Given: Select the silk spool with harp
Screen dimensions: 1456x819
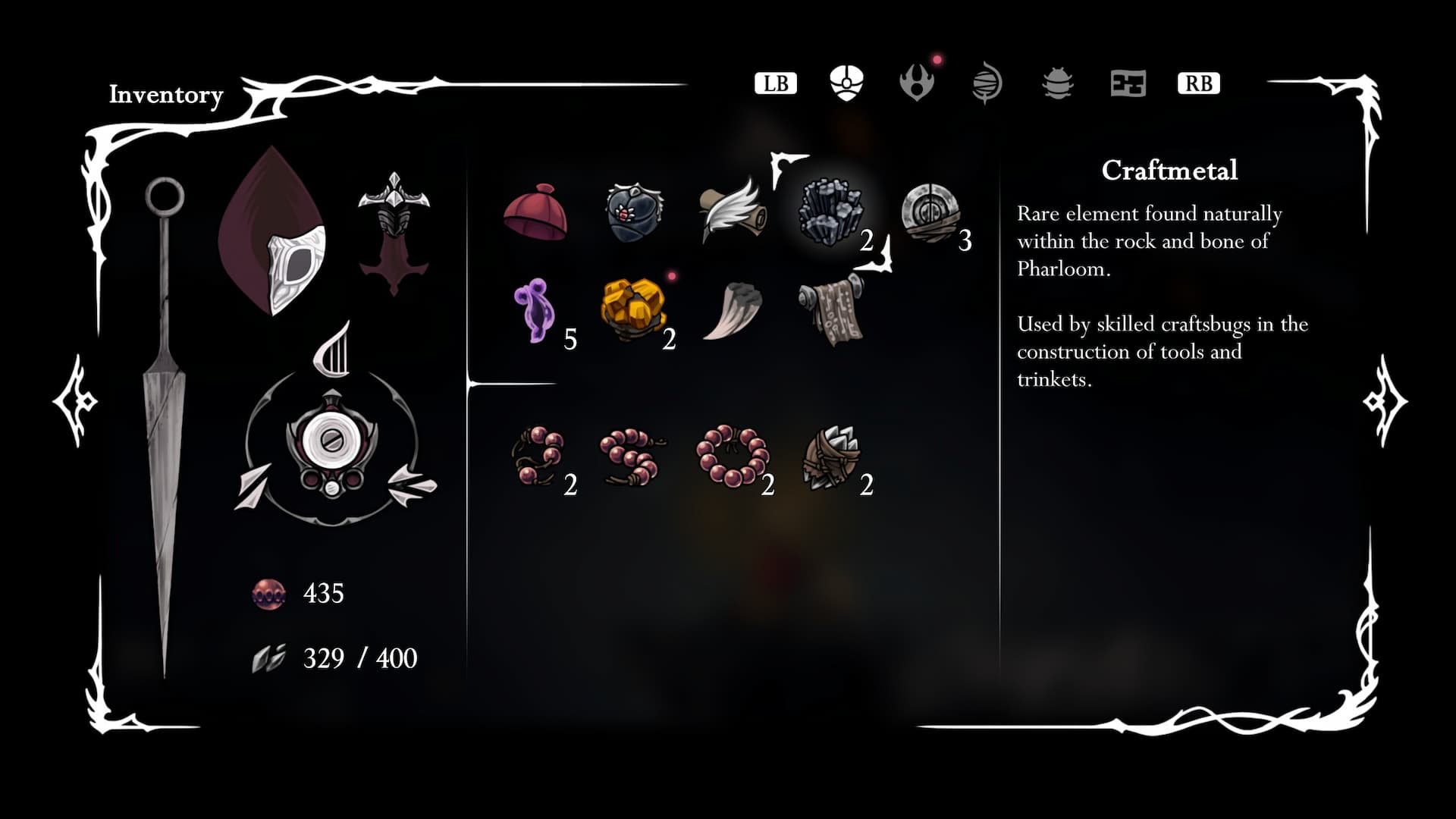Looking at the screenshot, I should click(x=332, y=440).
